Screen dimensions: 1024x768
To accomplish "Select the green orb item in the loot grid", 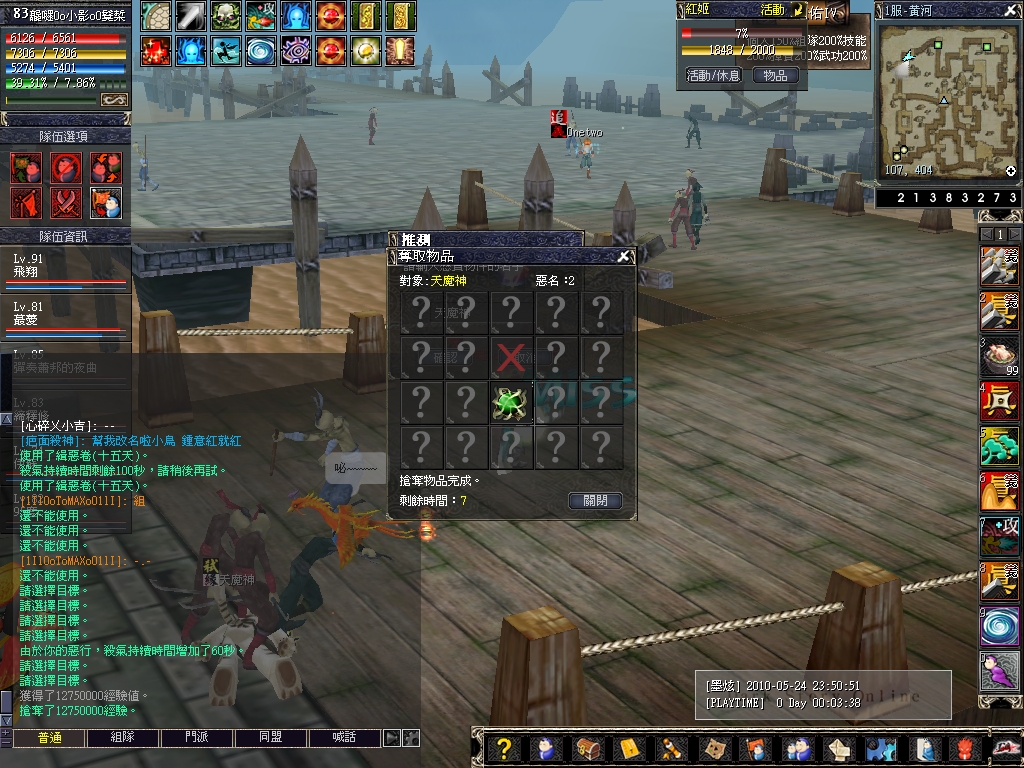I will [x=510, y=402].
